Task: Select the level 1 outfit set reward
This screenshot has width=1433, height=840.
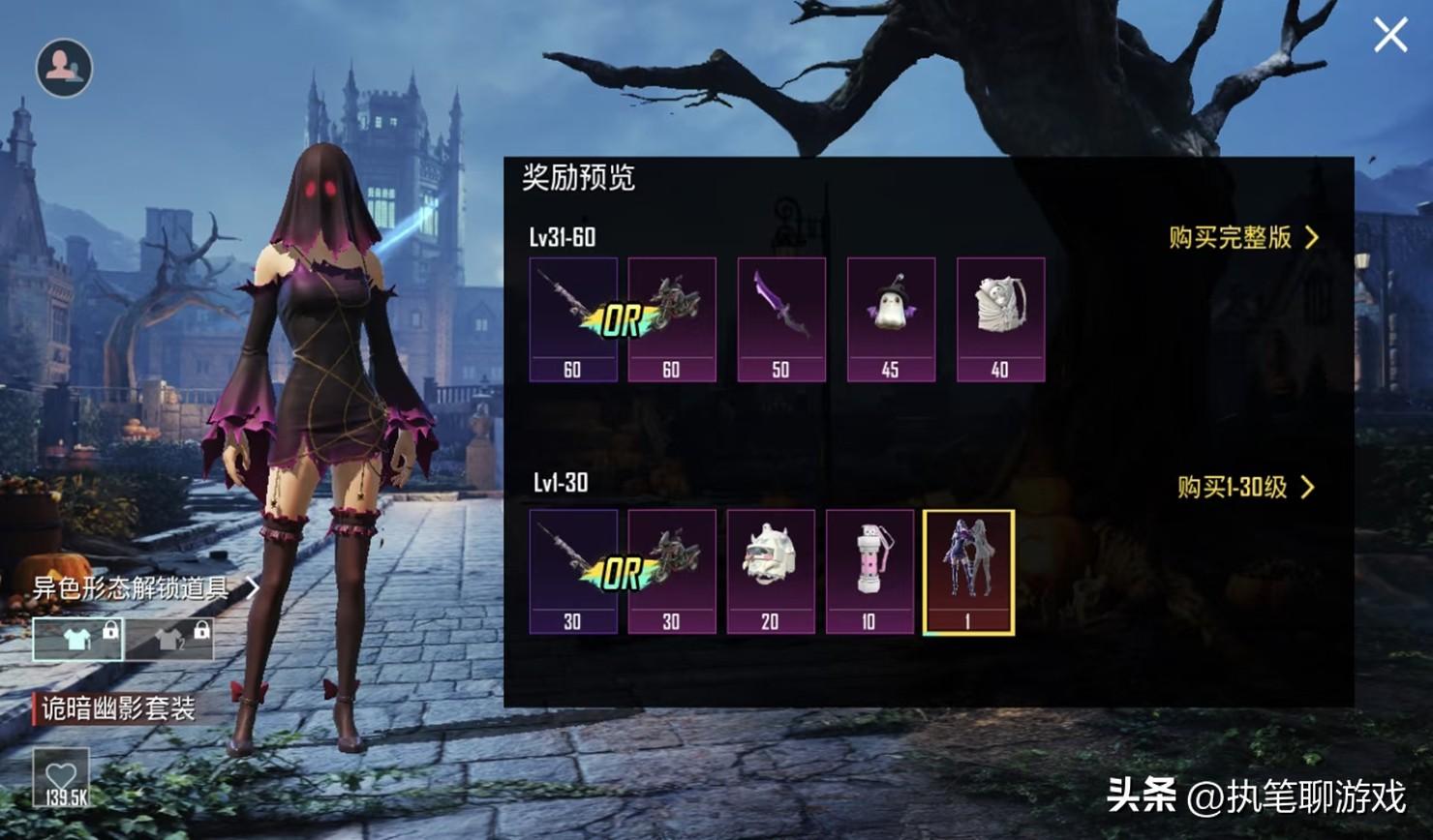Action: click(x=968, y=571)
